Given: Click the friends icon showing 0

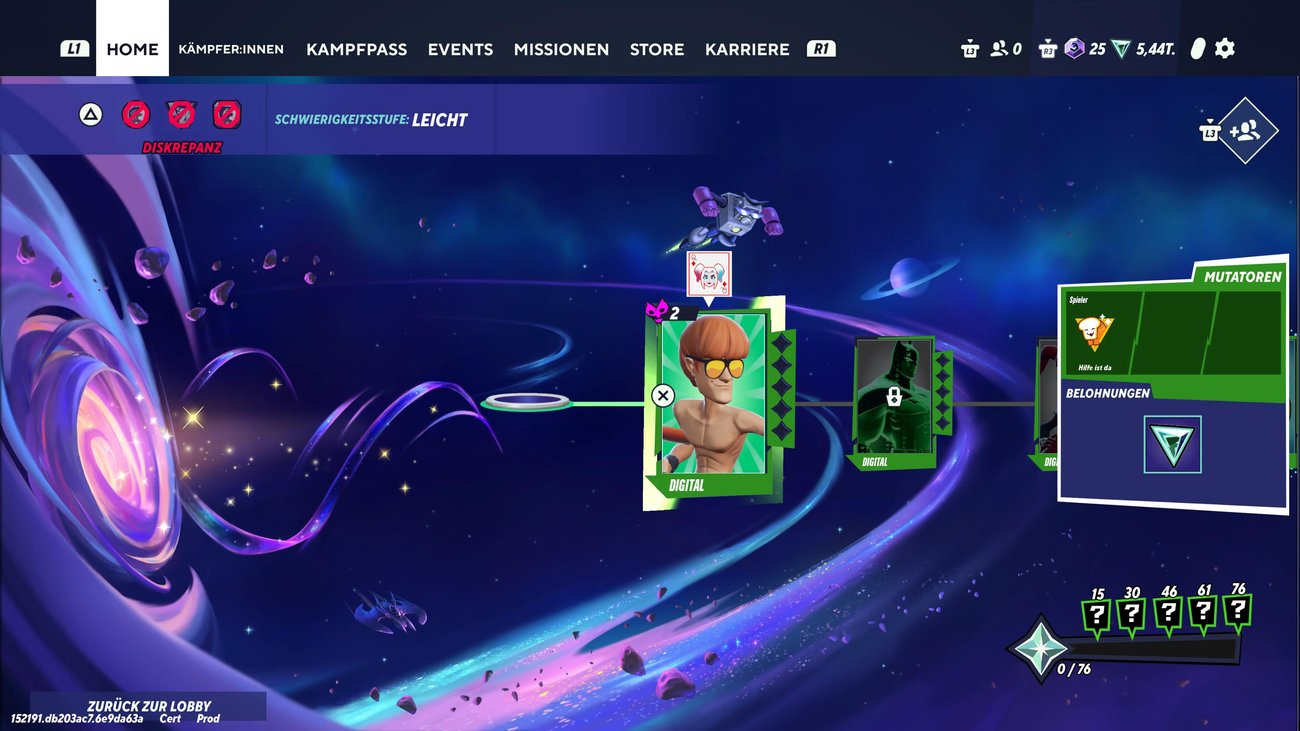Looking at the screenshot, I should pos(999,48).
